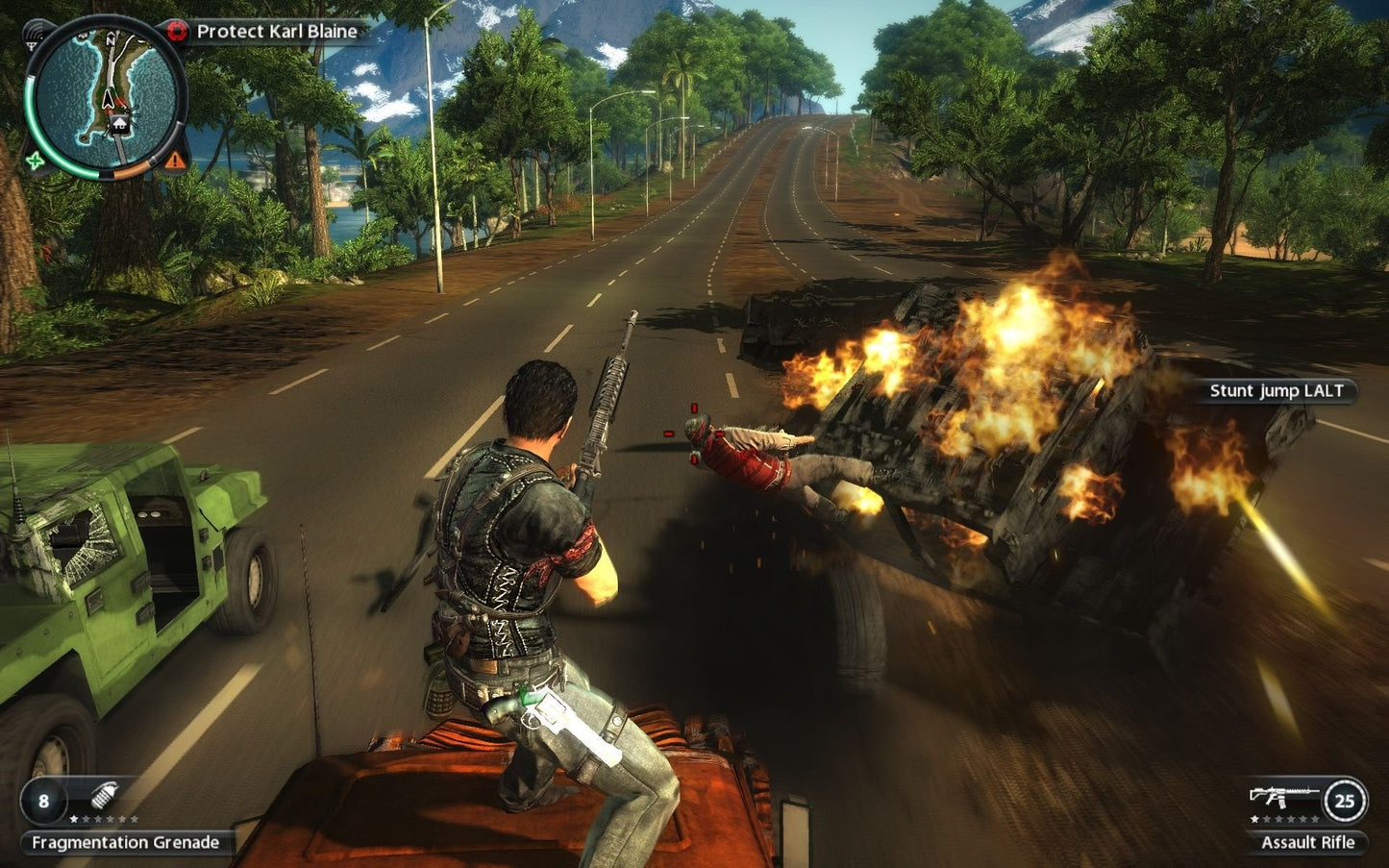Click the Stunt jump LALT prompt

click(x=1274, y=391)
